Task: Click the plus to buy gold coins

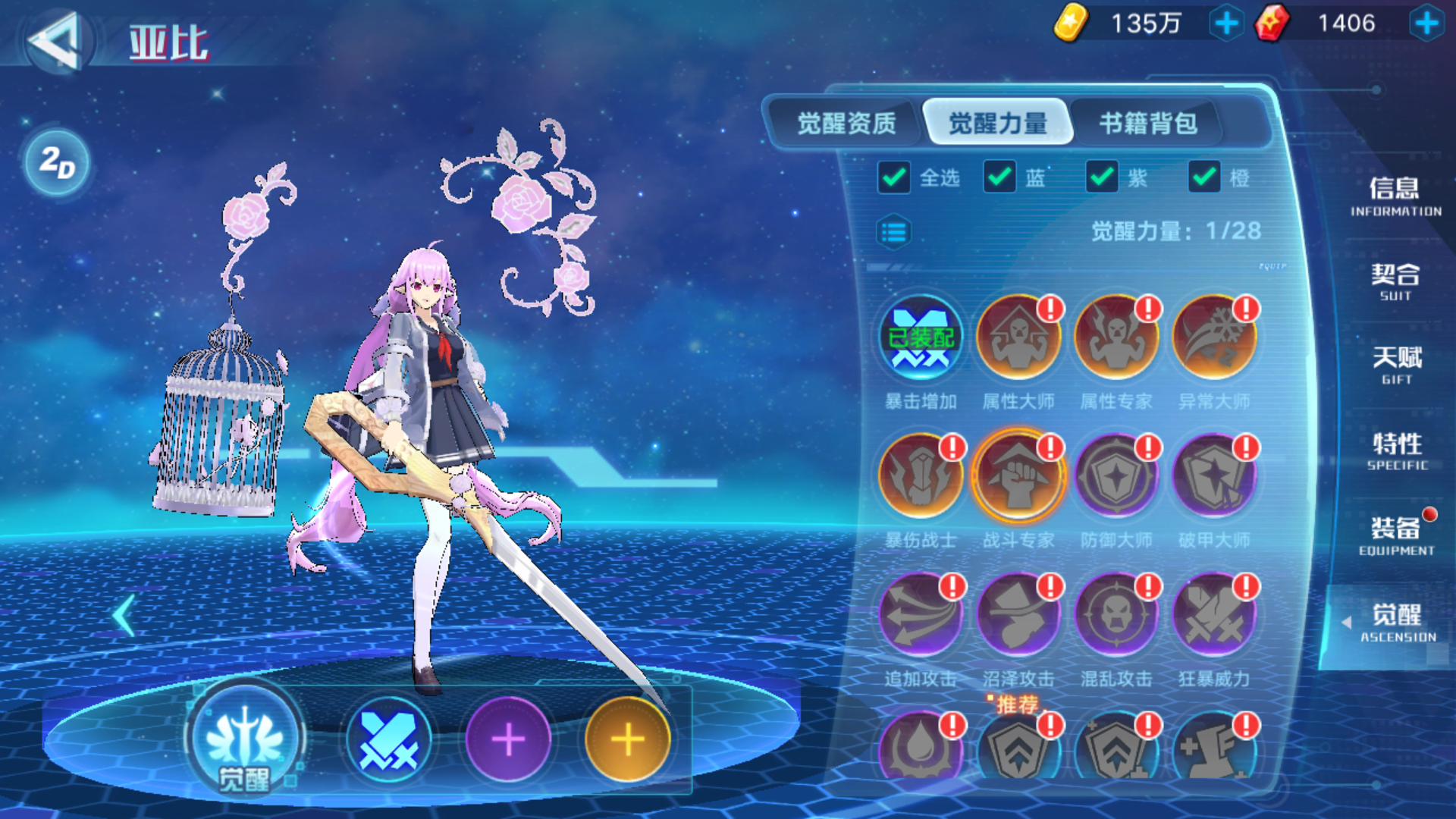Action: [1226, 23]
